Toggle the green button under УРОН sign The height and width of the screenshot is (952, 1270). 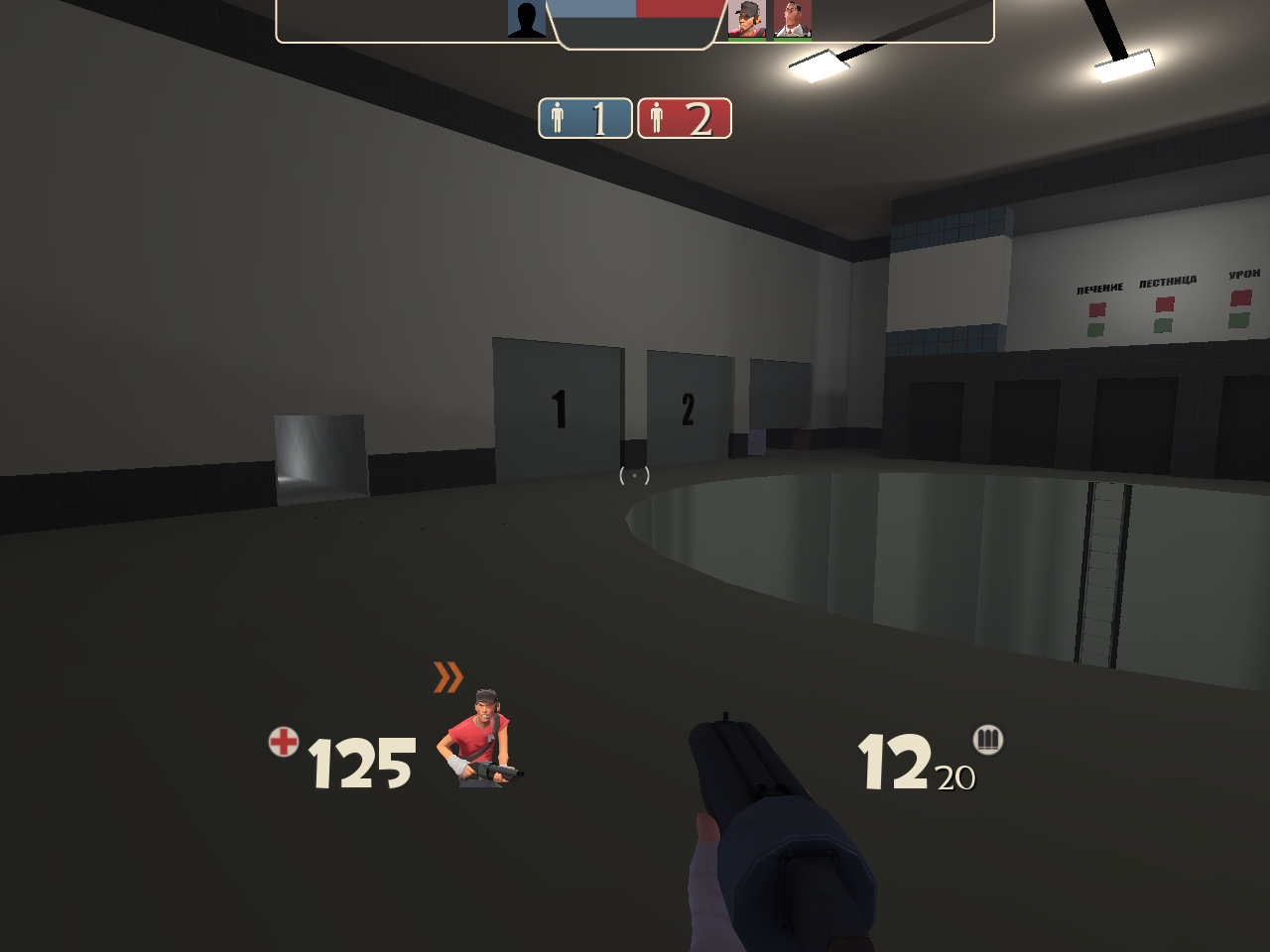[x=1238, y=320]
